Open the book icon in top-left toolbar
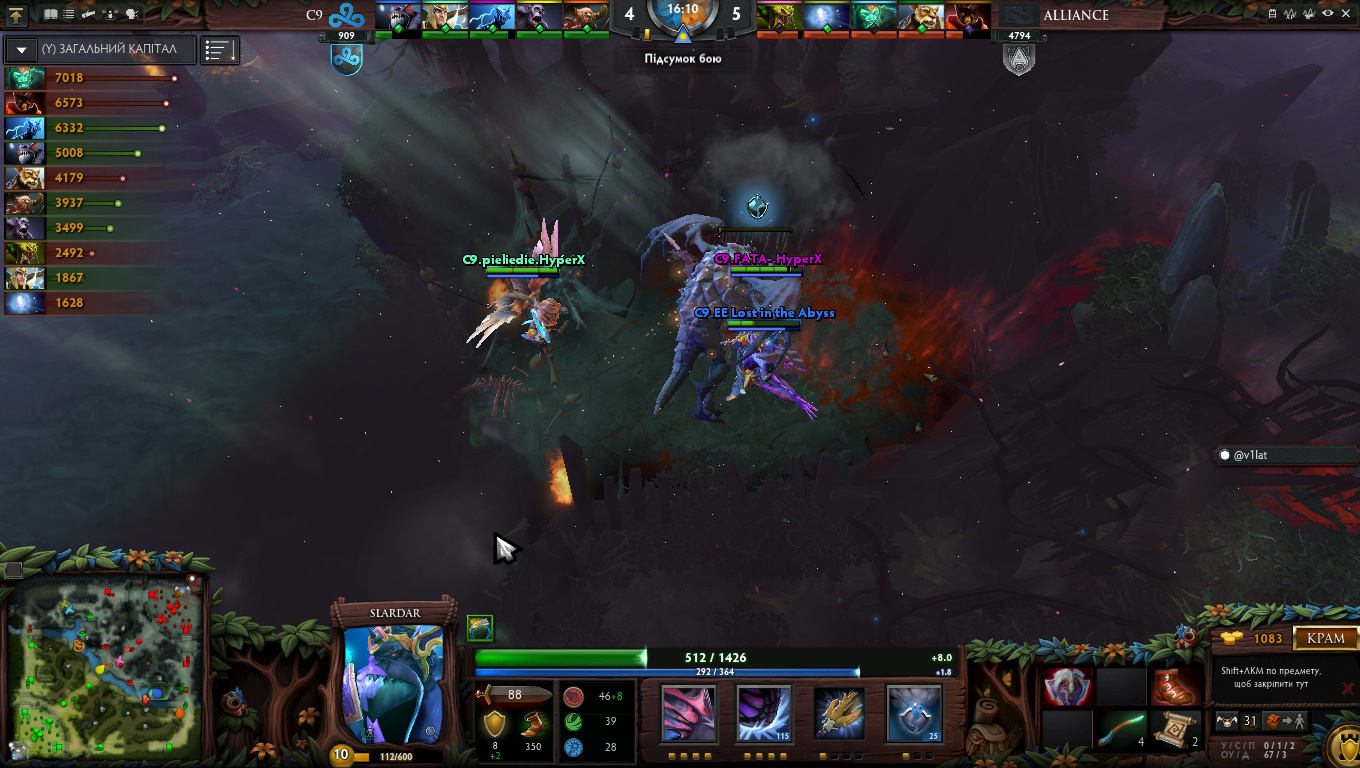 51,15
